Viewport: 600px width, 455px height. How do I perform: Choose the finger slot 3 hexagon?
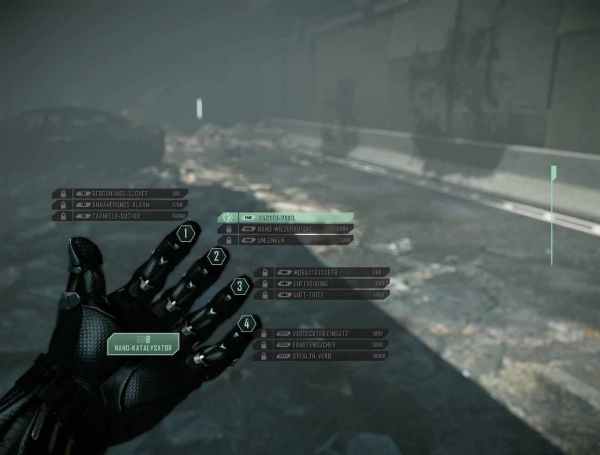click(239, 287)
